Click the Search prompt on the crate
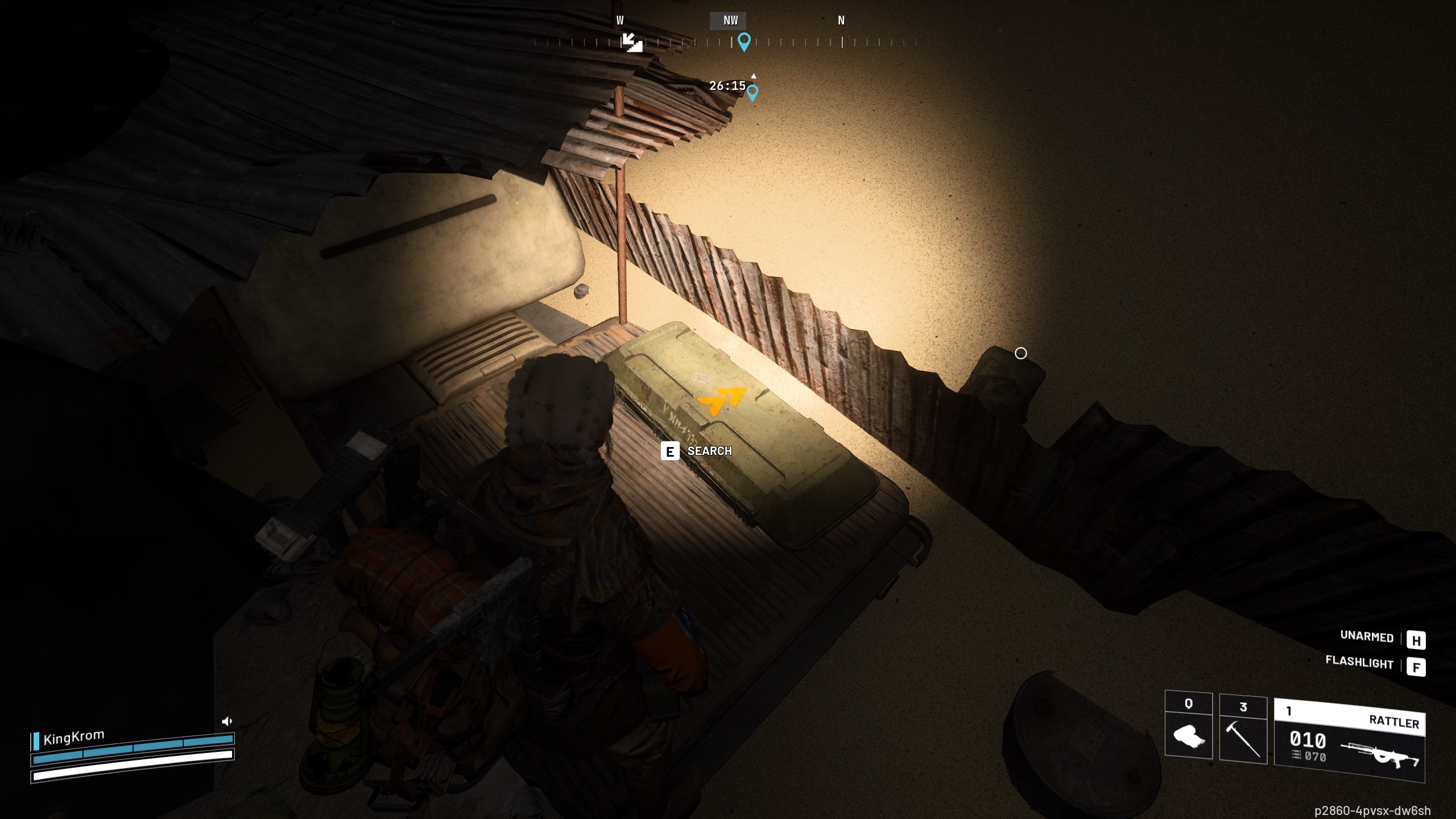 coord(709,451)
